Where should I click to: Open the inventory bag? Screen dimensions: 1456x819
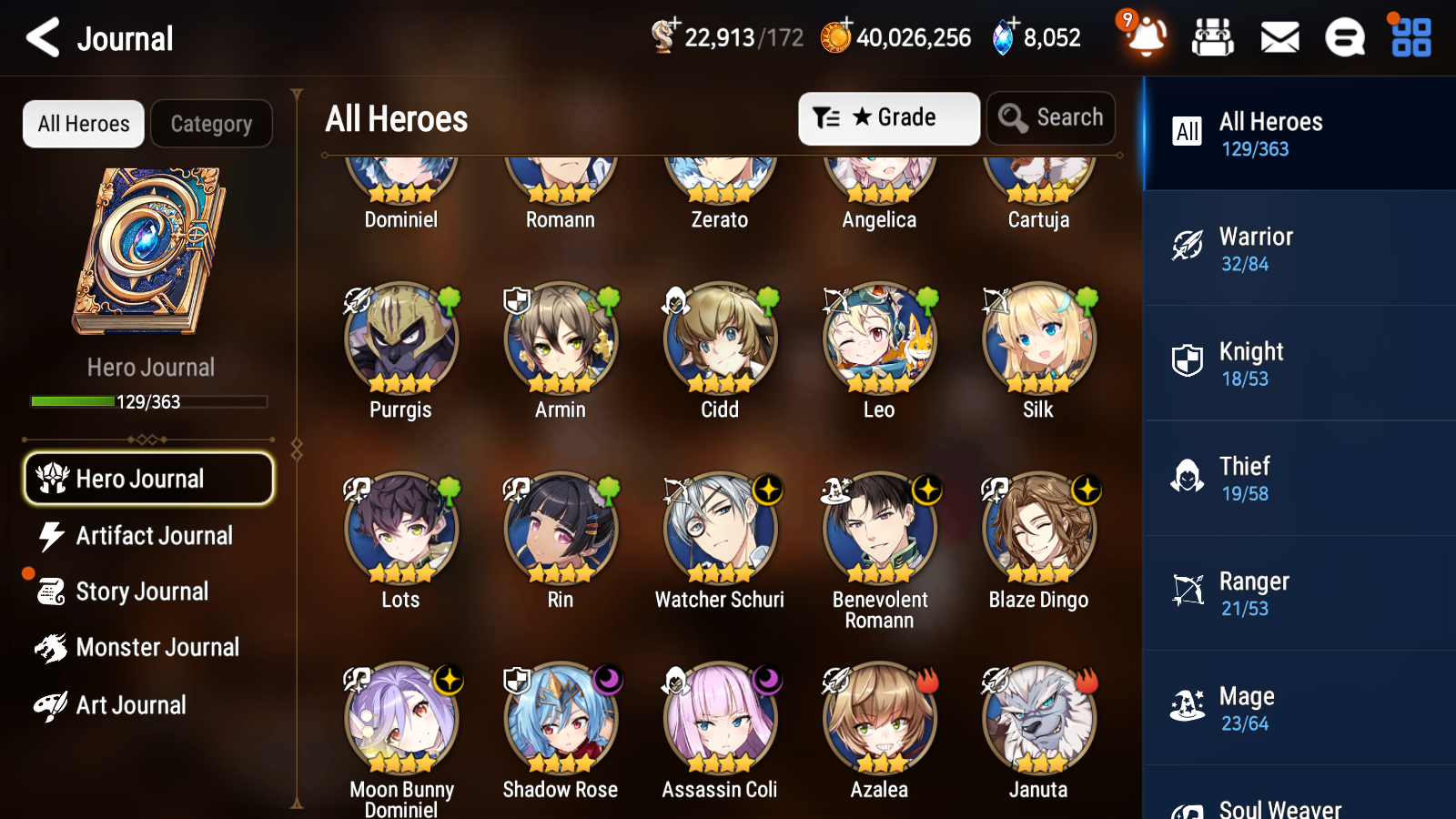[x=1213, y=38]
